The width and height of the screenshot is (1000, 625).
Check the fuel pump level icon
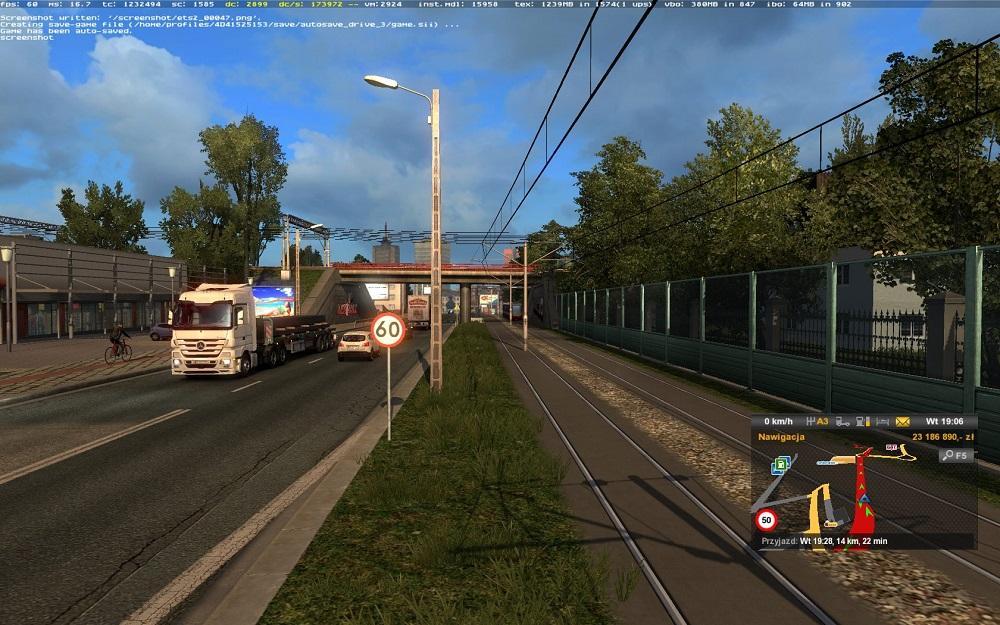pos(864,422)
